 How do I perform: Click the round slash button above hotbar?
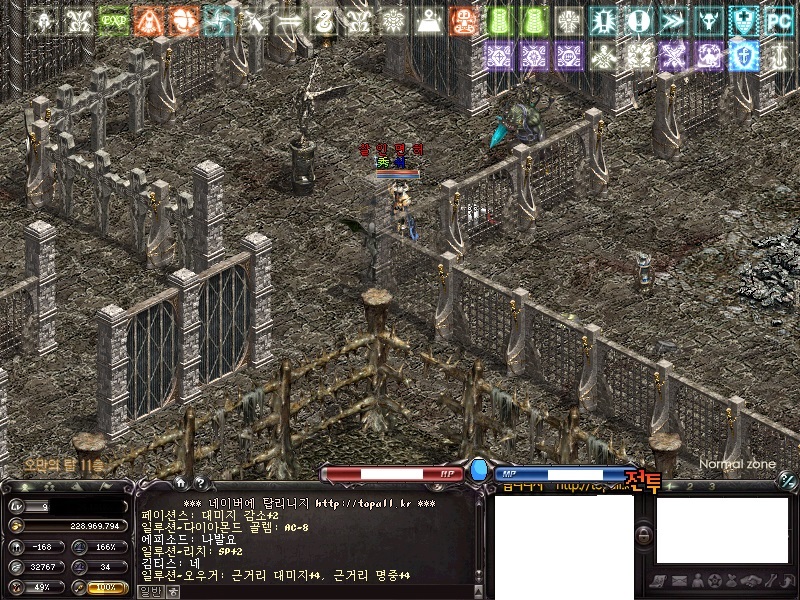click(x=787, y=480)
